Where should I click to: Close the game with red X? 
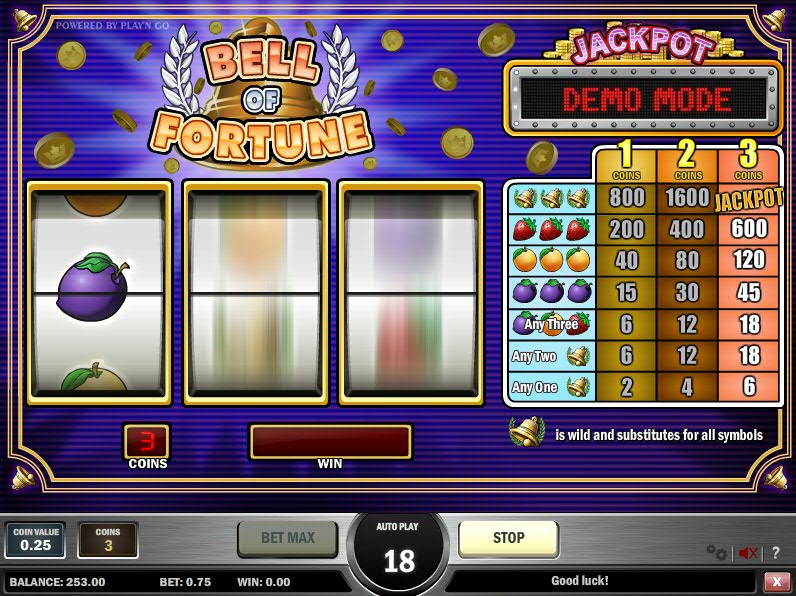[x=777, y=581]
